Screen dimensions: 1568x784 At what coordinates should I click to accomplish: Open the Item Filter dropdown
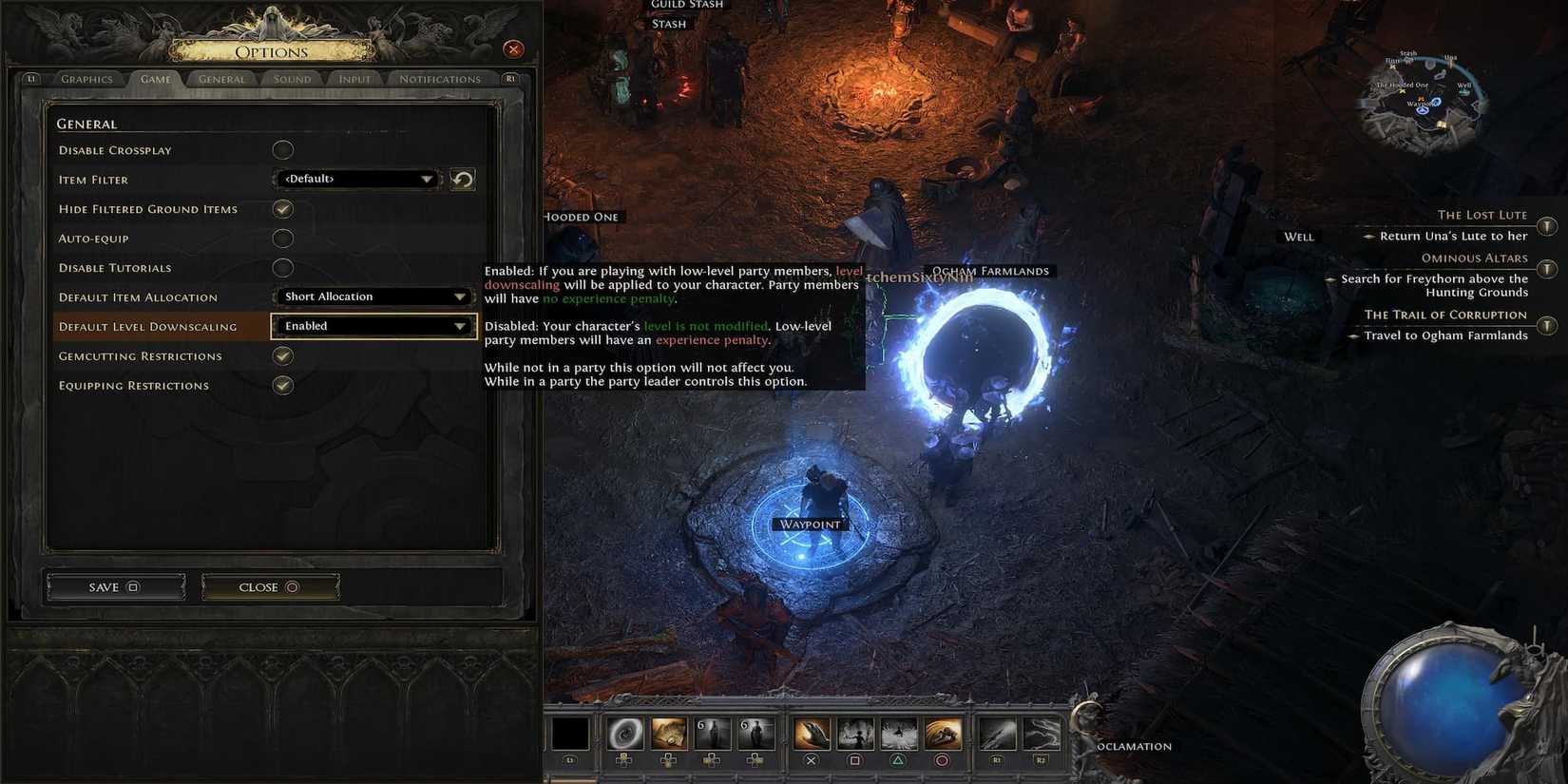point(356,179)
